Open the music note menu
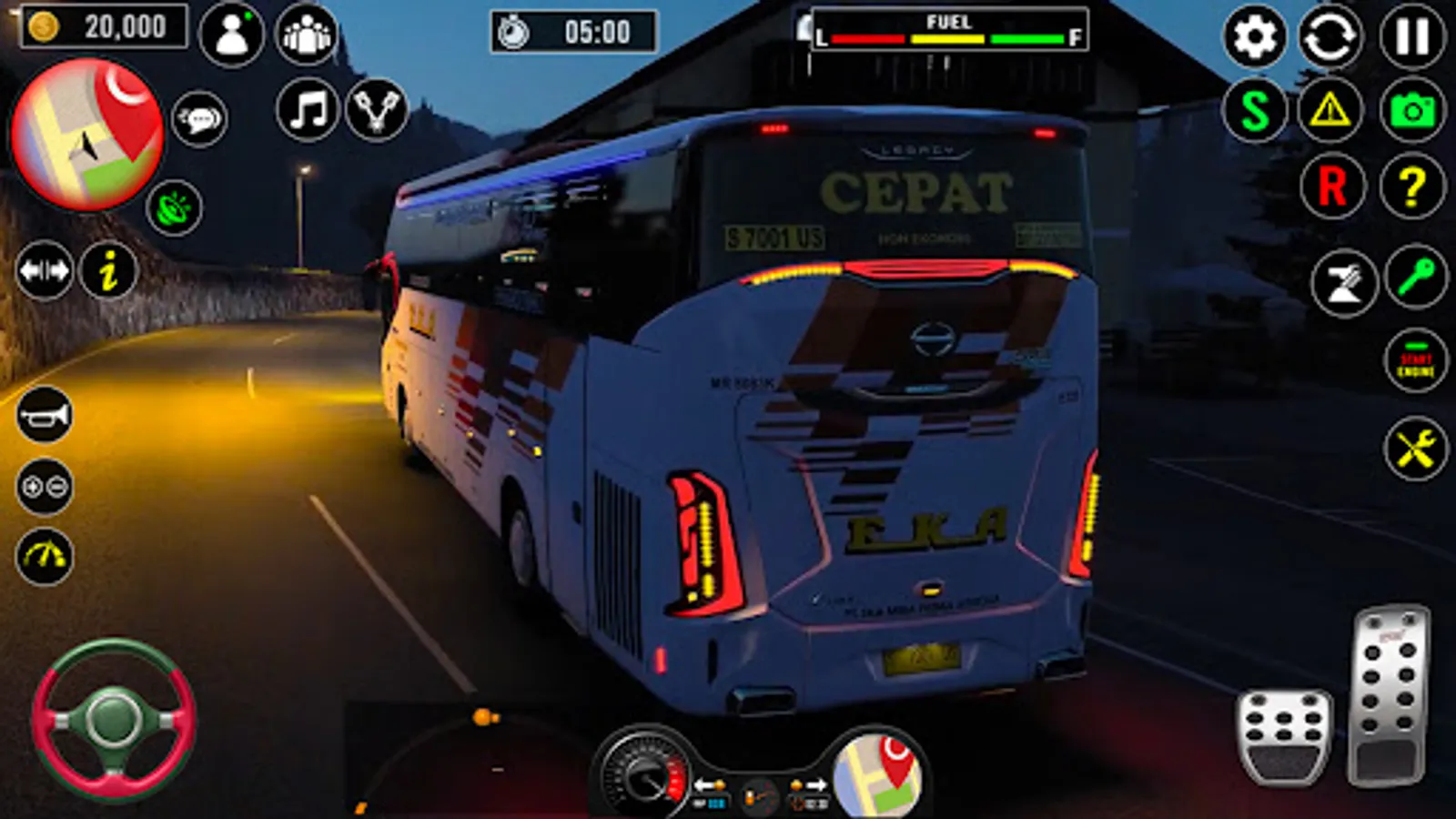1456x819 pixels. click(308, 110)
